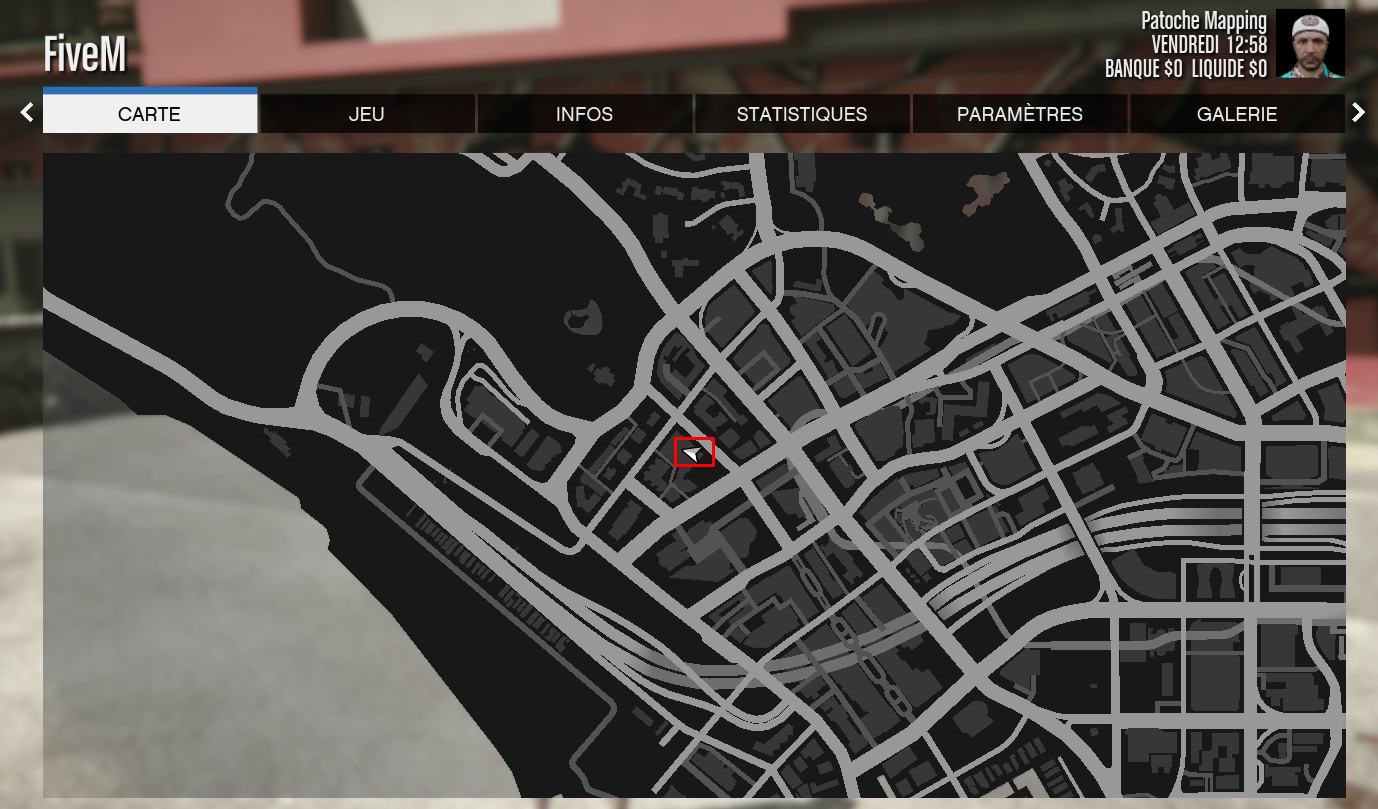Open the PARAMÈTRES tab
Screen dimensions: 1378x809
pos(1019,114)
